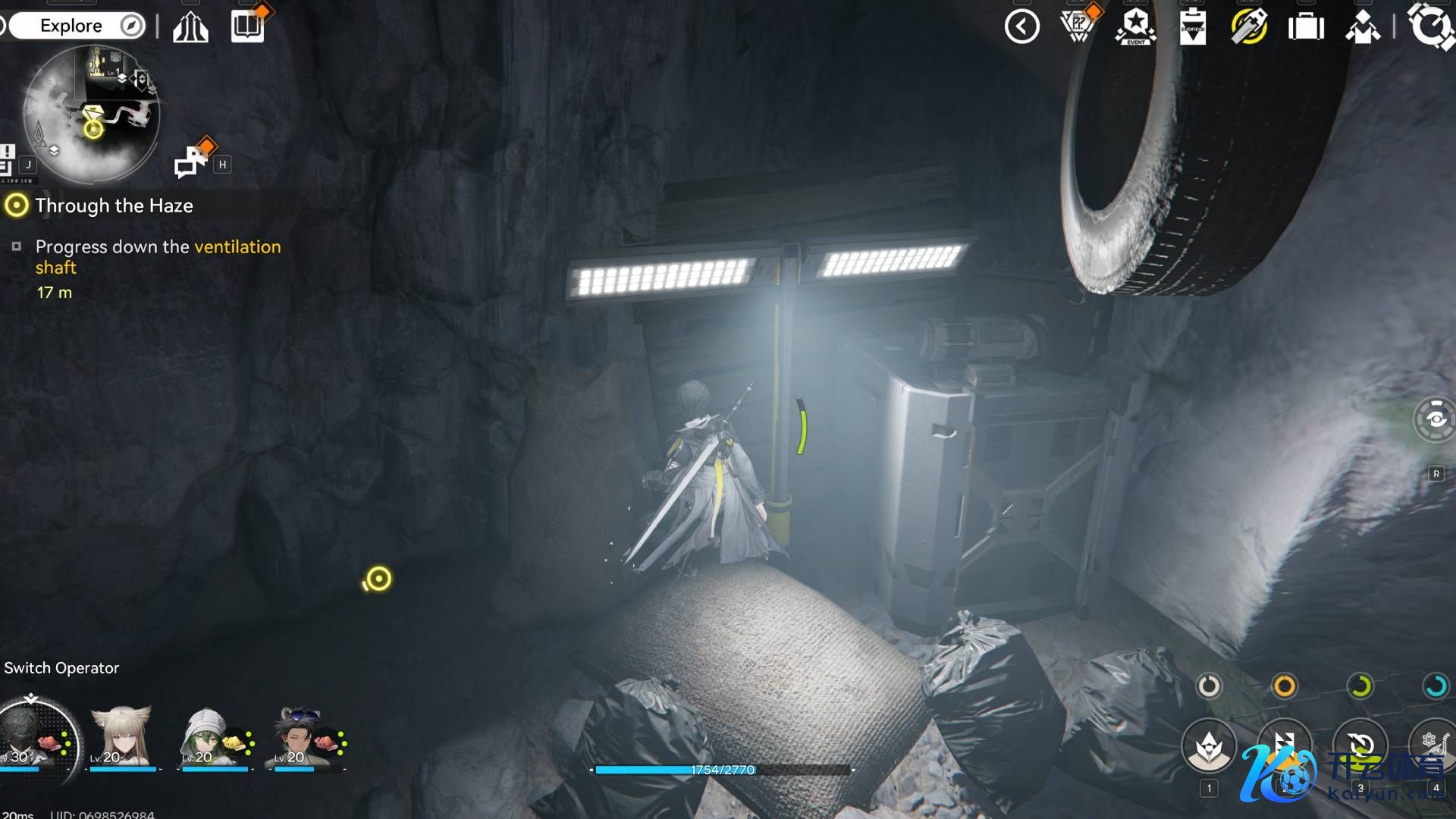Click the camera view button on right edge
The width and height of the screenshot is (1456, 819).
pyautogui.click(x=1435, y=419)
